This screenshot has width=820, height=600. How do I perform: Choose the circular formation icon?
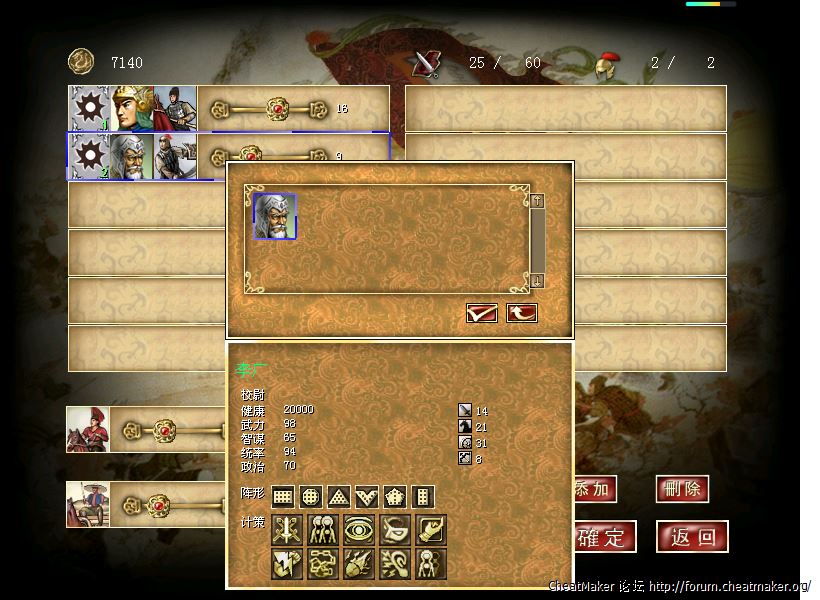point(311,497)
